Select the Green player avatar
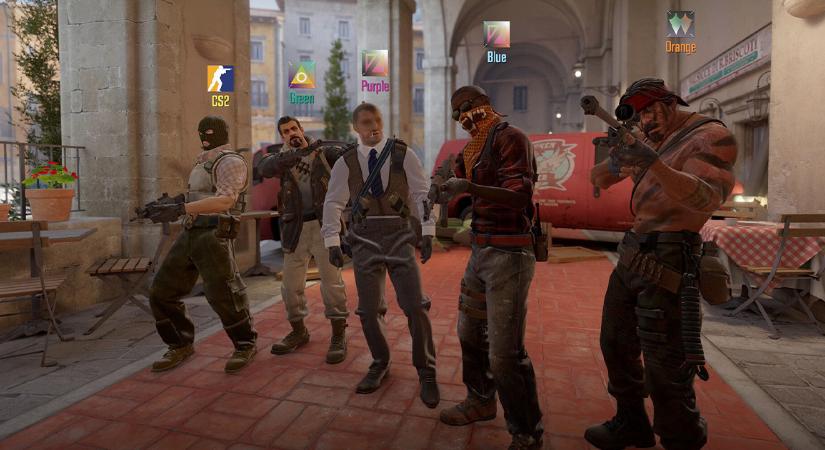This screenshot has height=450, width=825. point(301,75)
